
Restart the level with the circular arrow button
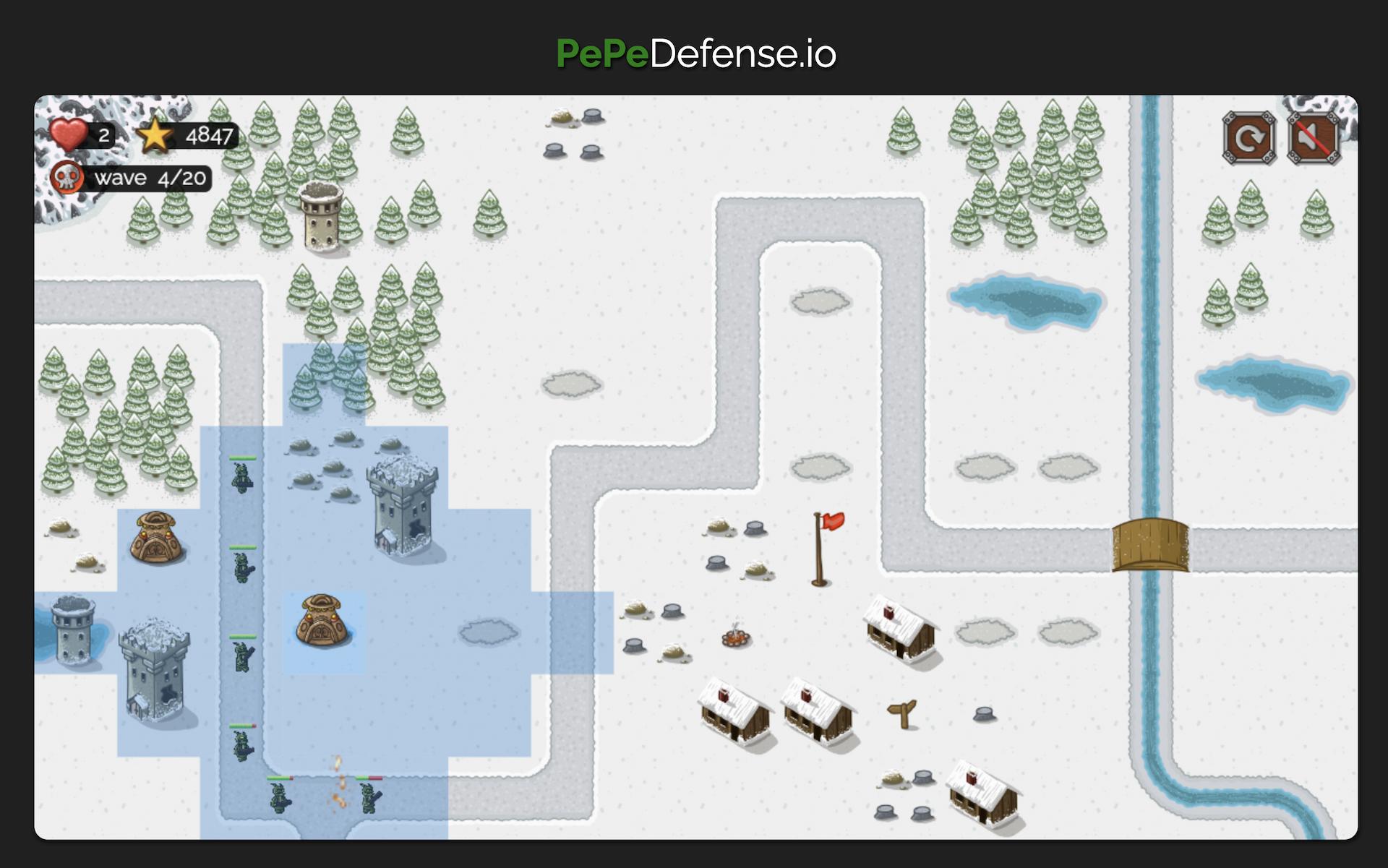[1248, 137]
